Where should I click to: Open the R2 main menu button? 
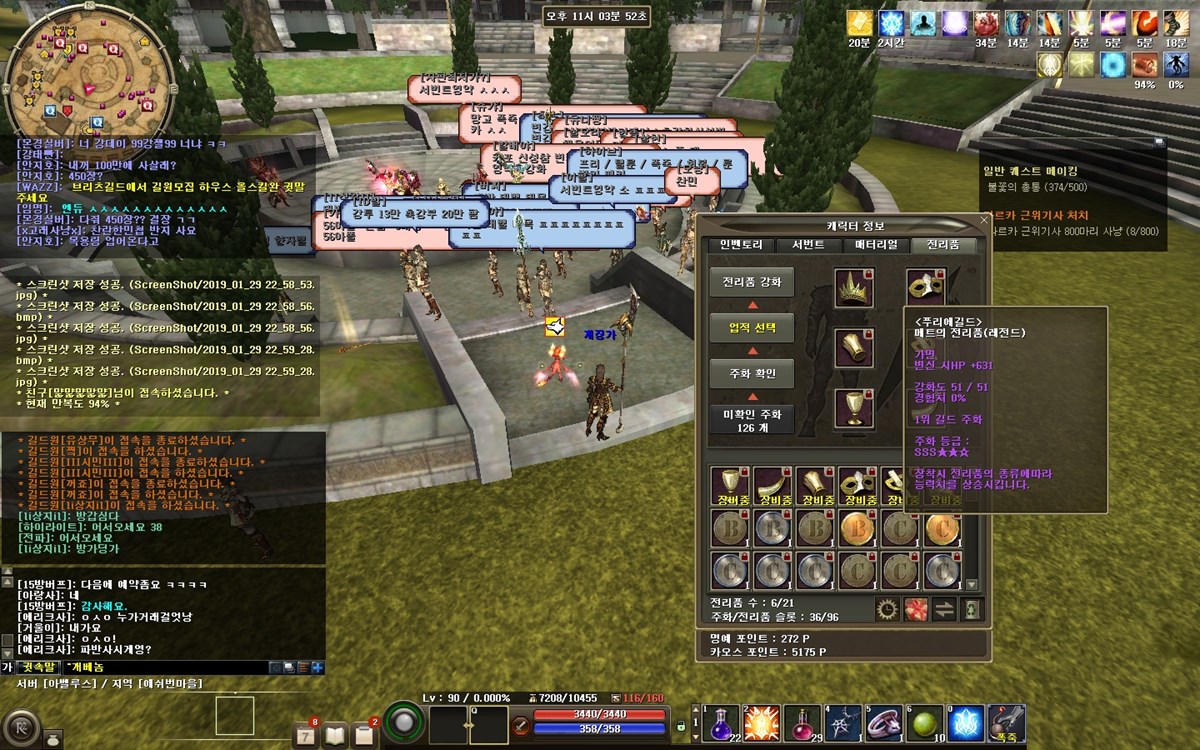[x=20, y=726]
